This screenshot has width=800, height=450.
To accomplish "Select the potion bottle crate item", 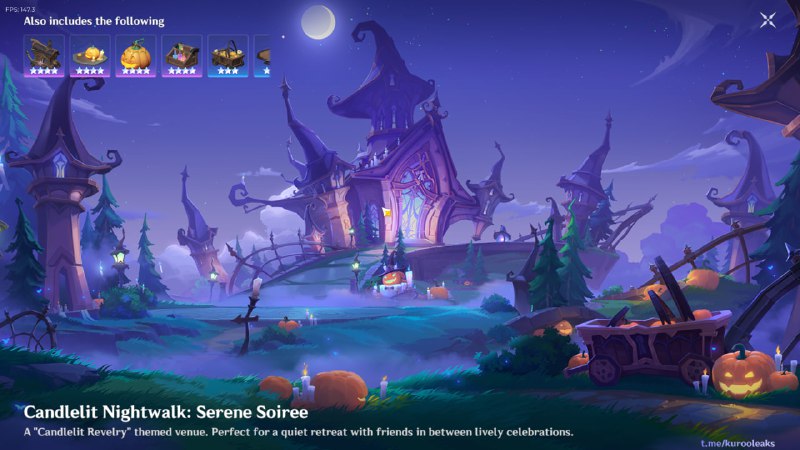I will (x=182, y=56).
